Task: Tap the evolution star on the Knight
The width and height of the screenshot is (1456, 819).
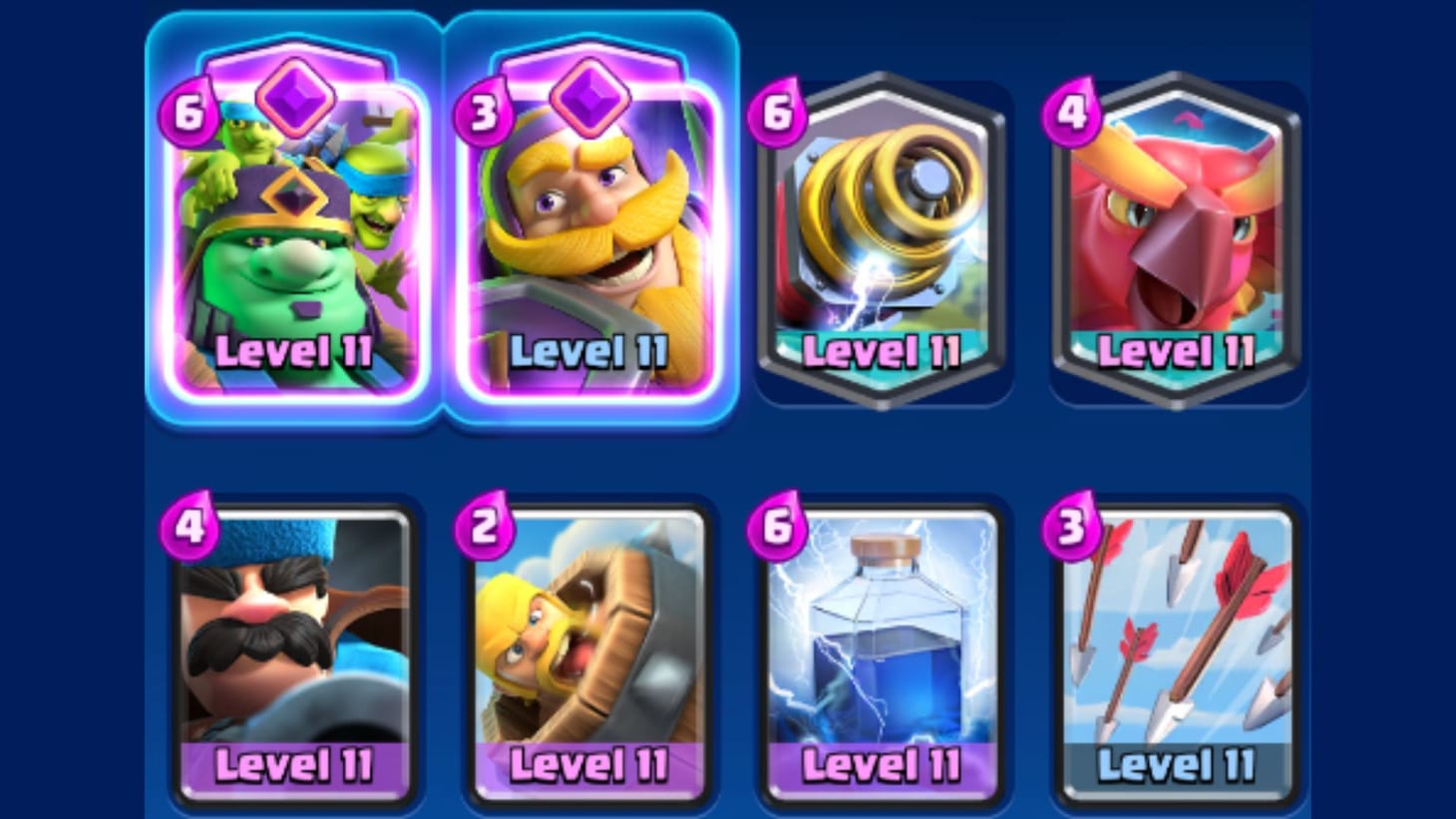Action: [x=590, y=95]
